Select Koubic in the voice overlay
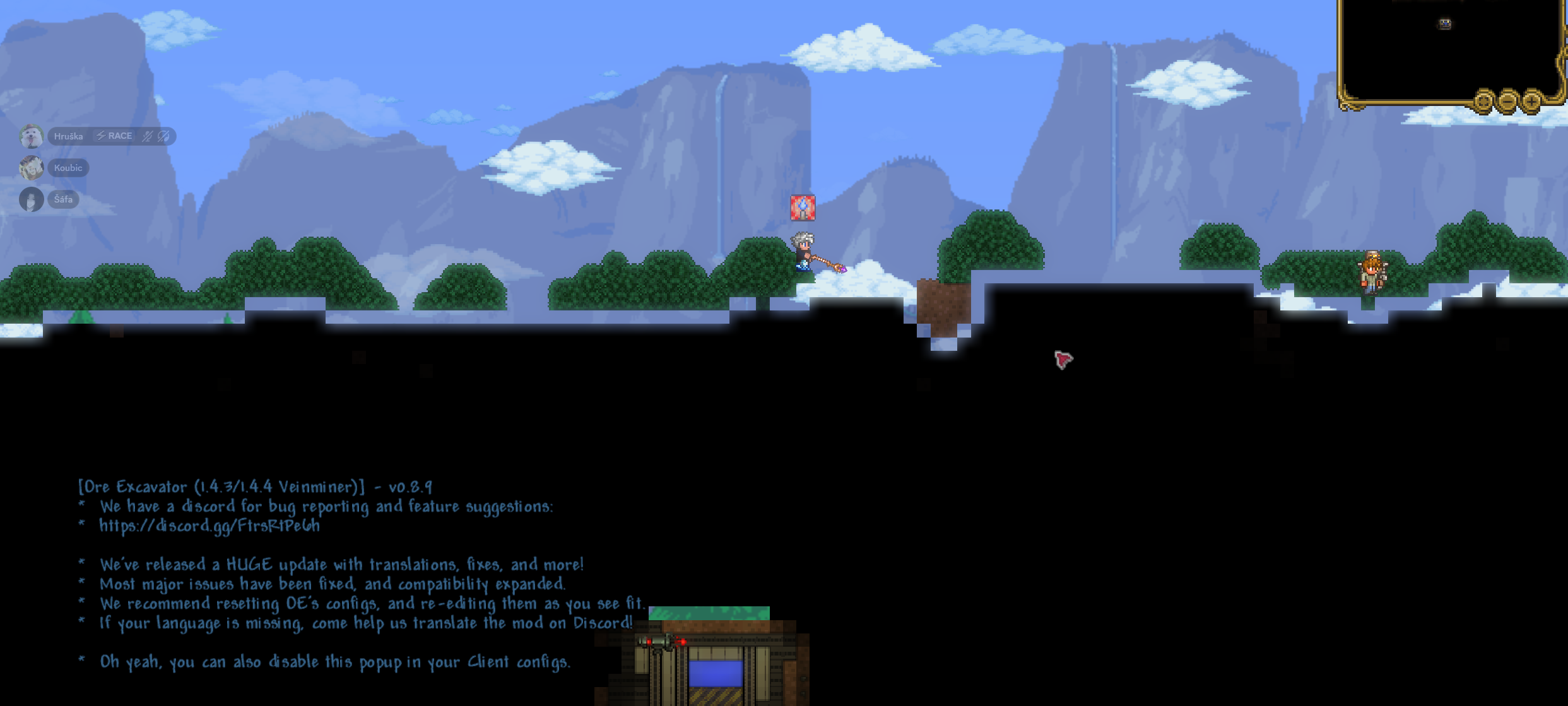This screenshot has width=1568, height=706. [x=68, y=168]
